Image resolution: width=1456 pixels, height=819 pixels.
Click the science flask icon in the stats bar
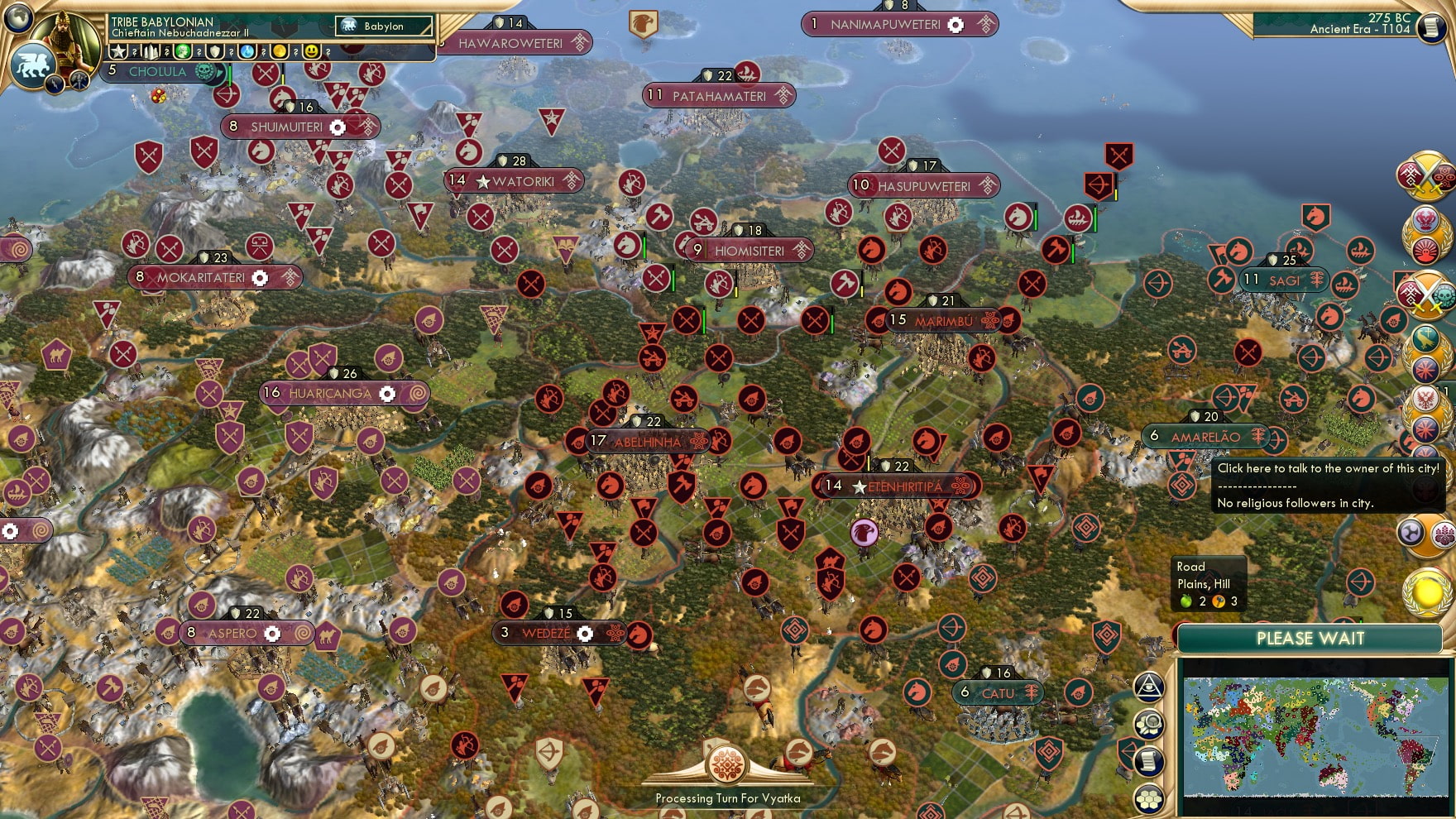(x=247, y=53)
